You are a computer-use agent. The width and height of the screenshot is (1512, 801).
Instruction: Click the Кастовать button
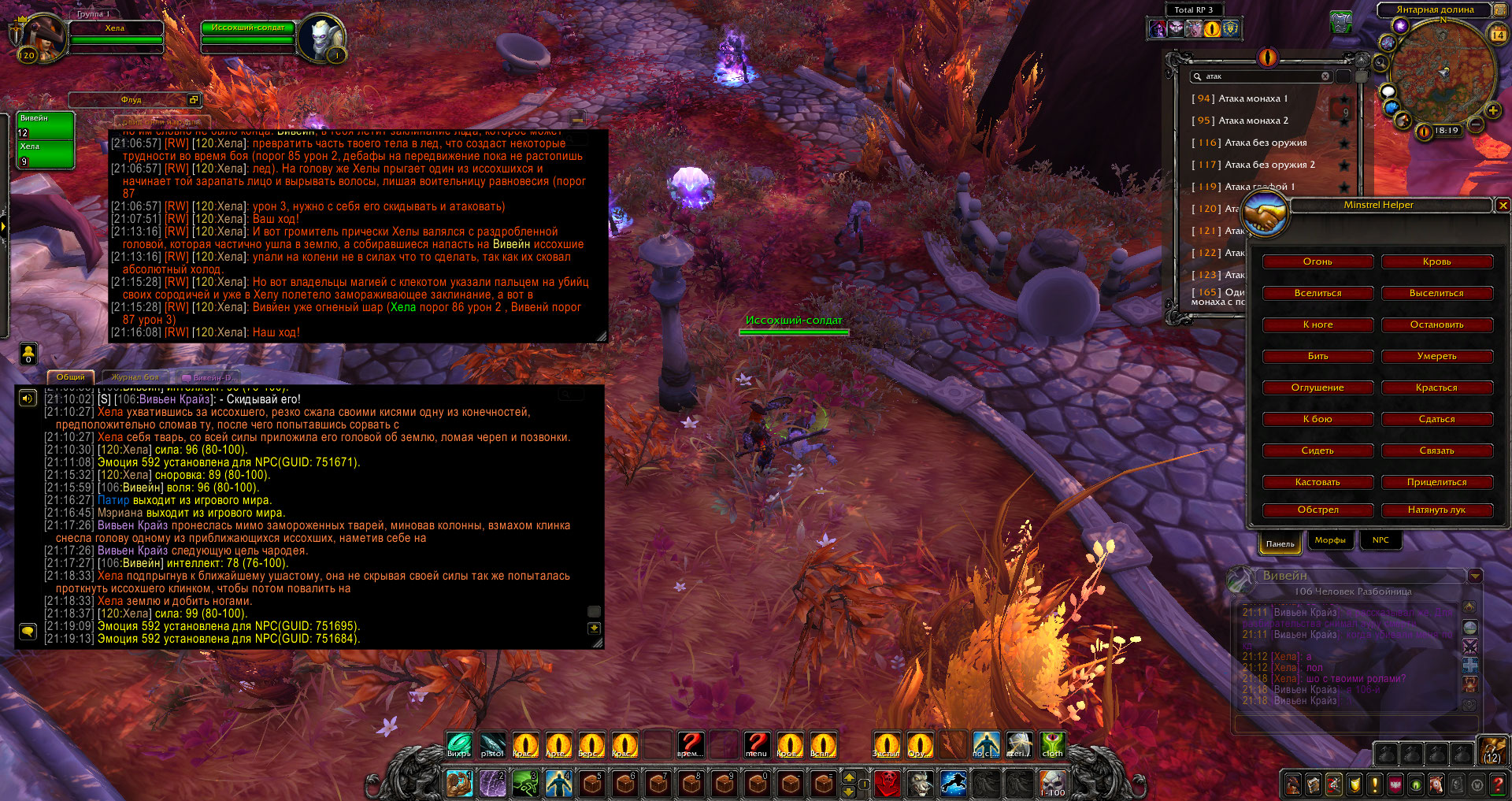[1317, 482]
